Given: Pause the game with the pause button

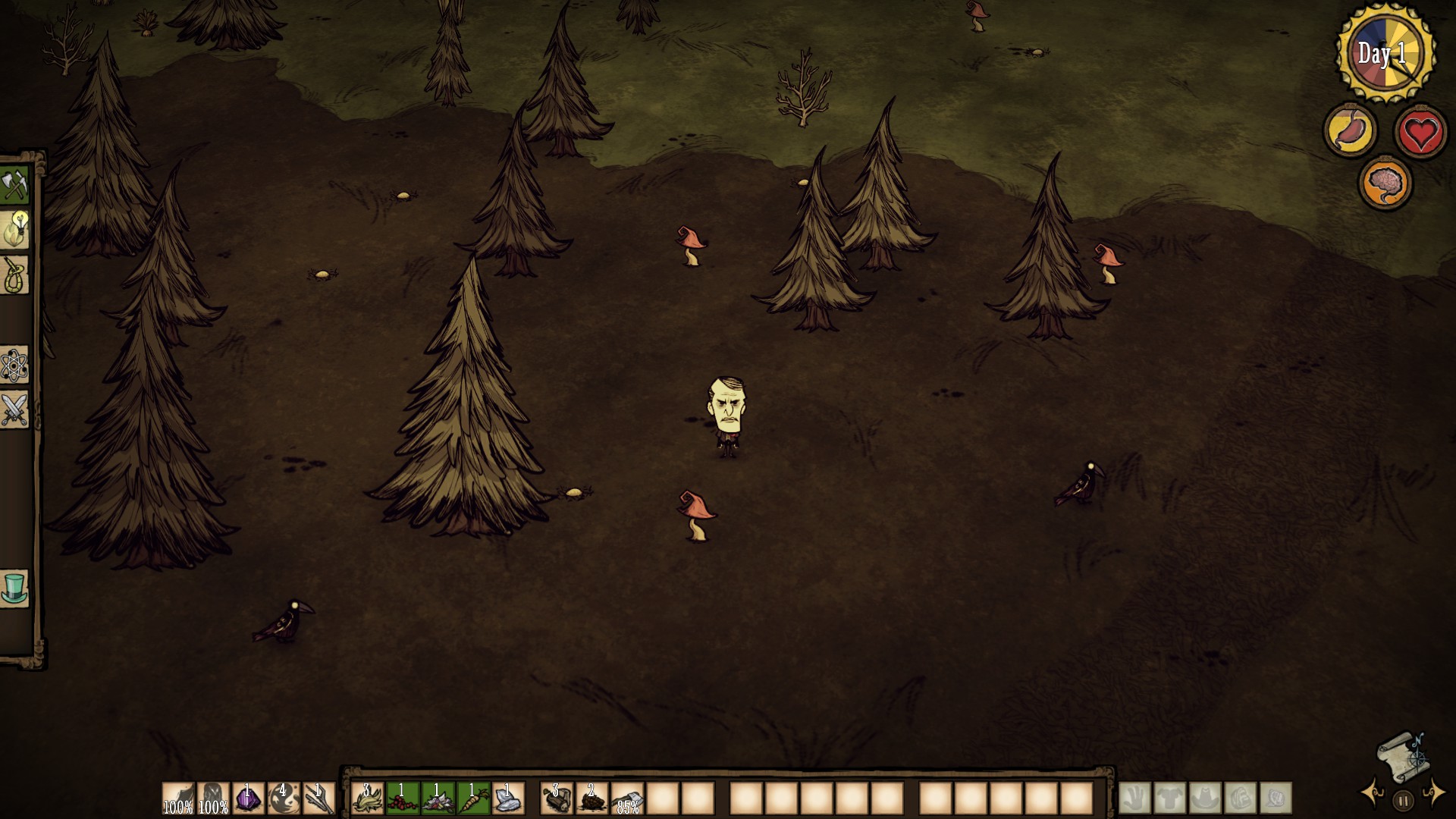Looking at the screenshot, I should [1403, 800].
